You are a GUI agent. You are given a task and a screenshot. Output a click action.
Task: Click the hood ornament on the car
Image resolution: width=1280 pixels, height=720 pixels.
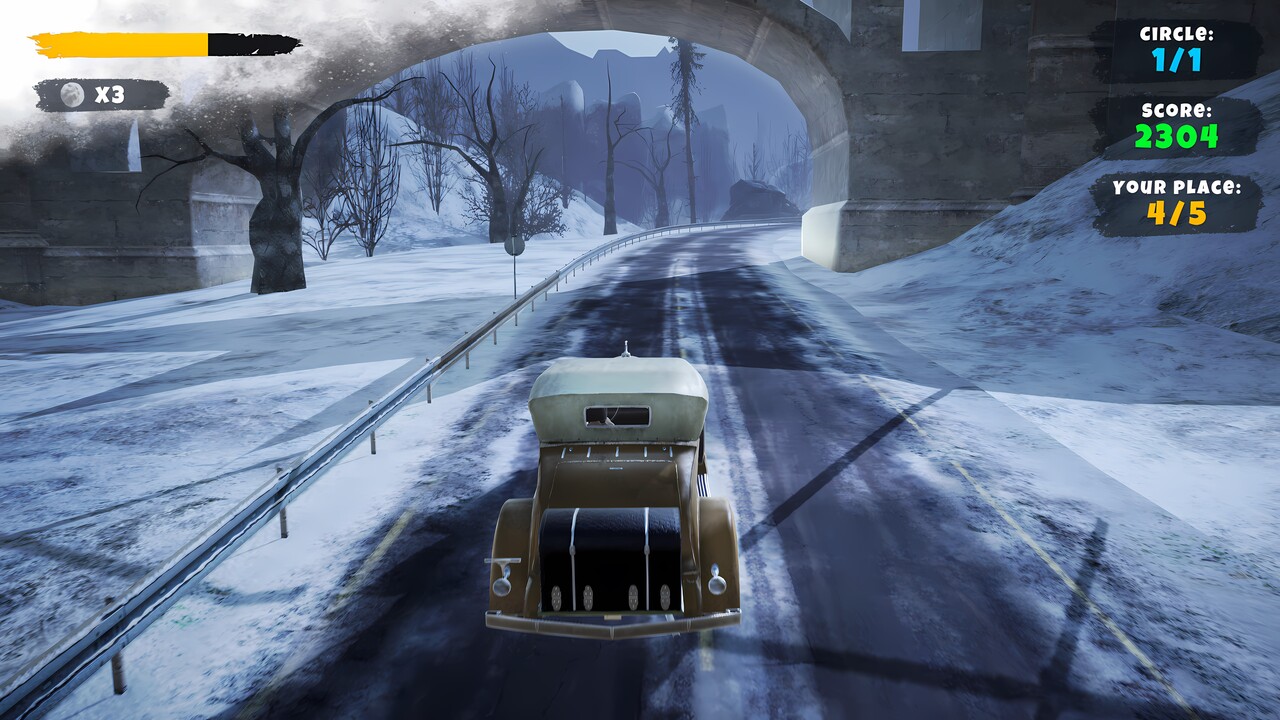click(625, 352)
